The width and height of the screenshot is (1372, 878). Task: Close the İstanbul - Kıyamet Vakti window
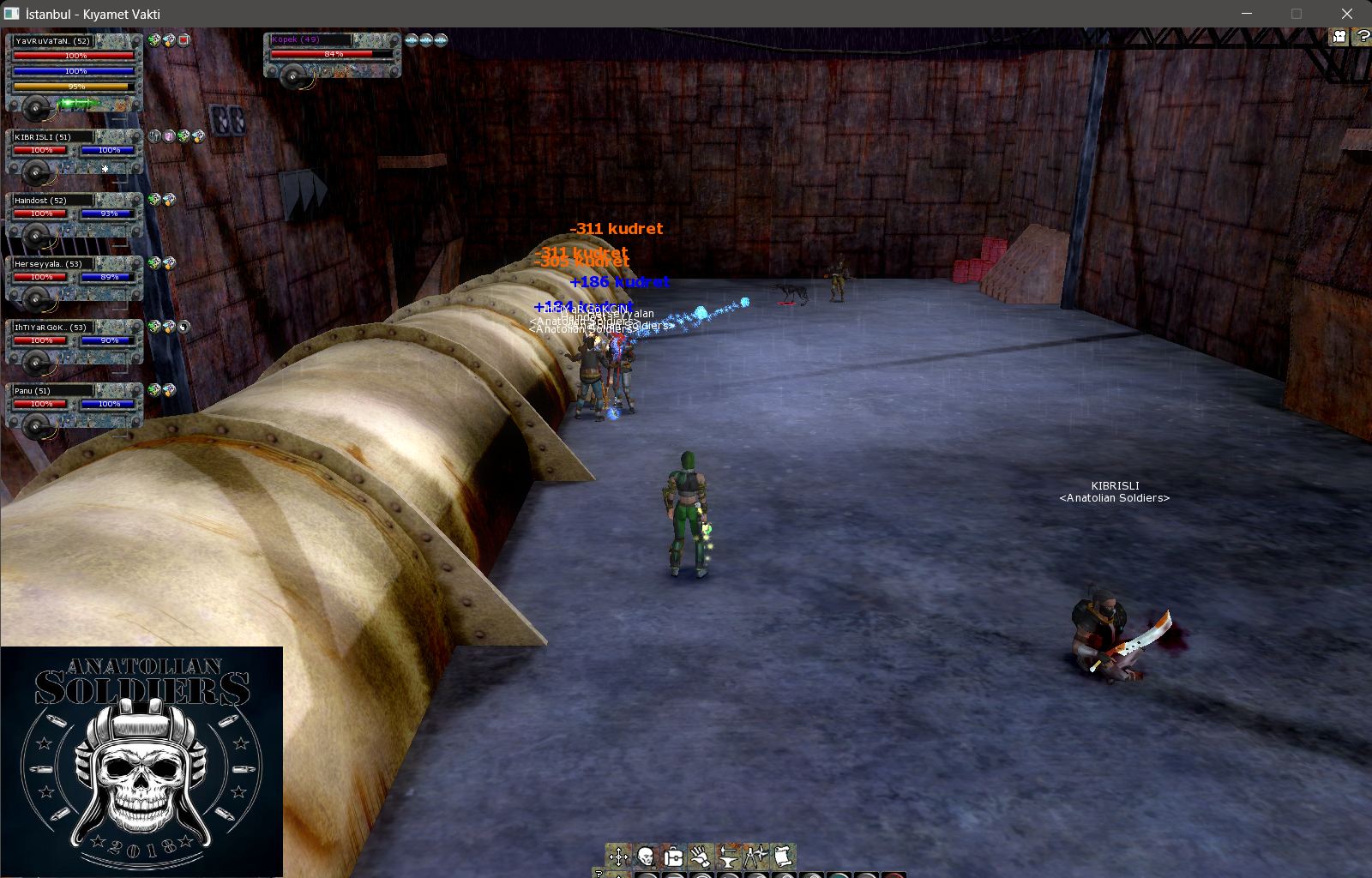pyautogui.click(x=1346, y=14)
